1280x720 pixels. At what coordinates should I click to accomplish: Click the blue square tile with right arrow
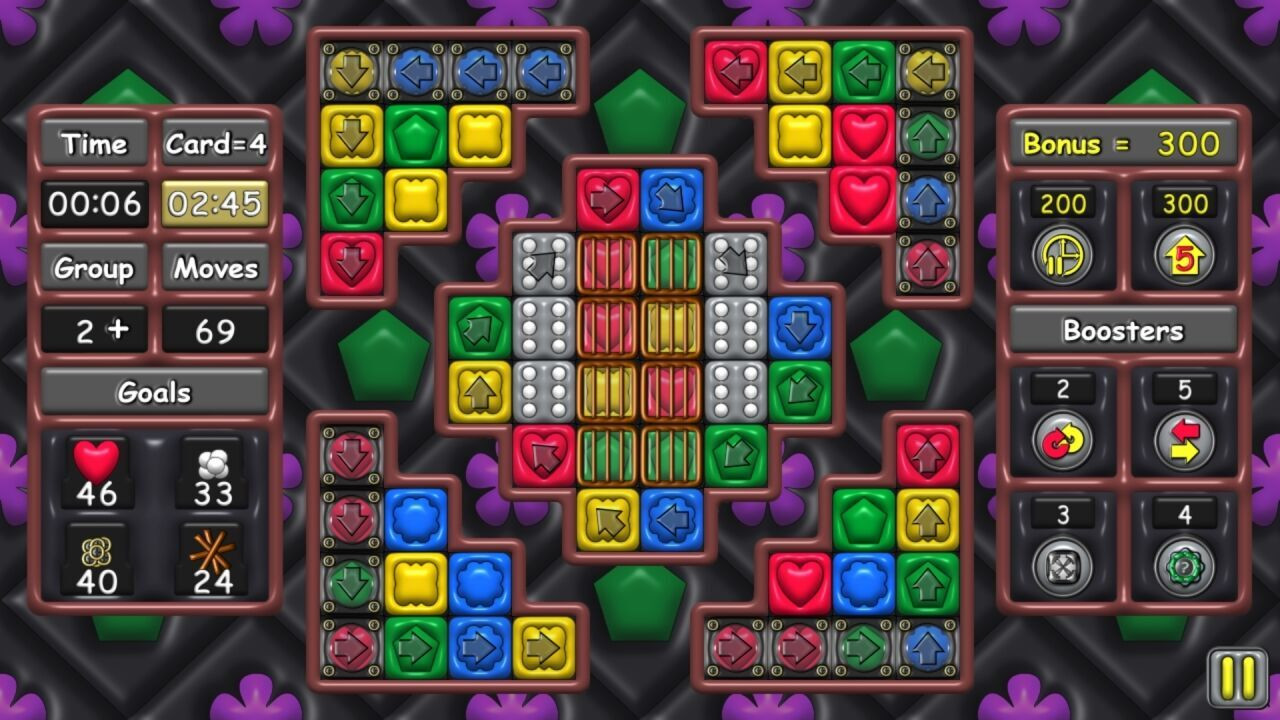[x=480, y=648]
